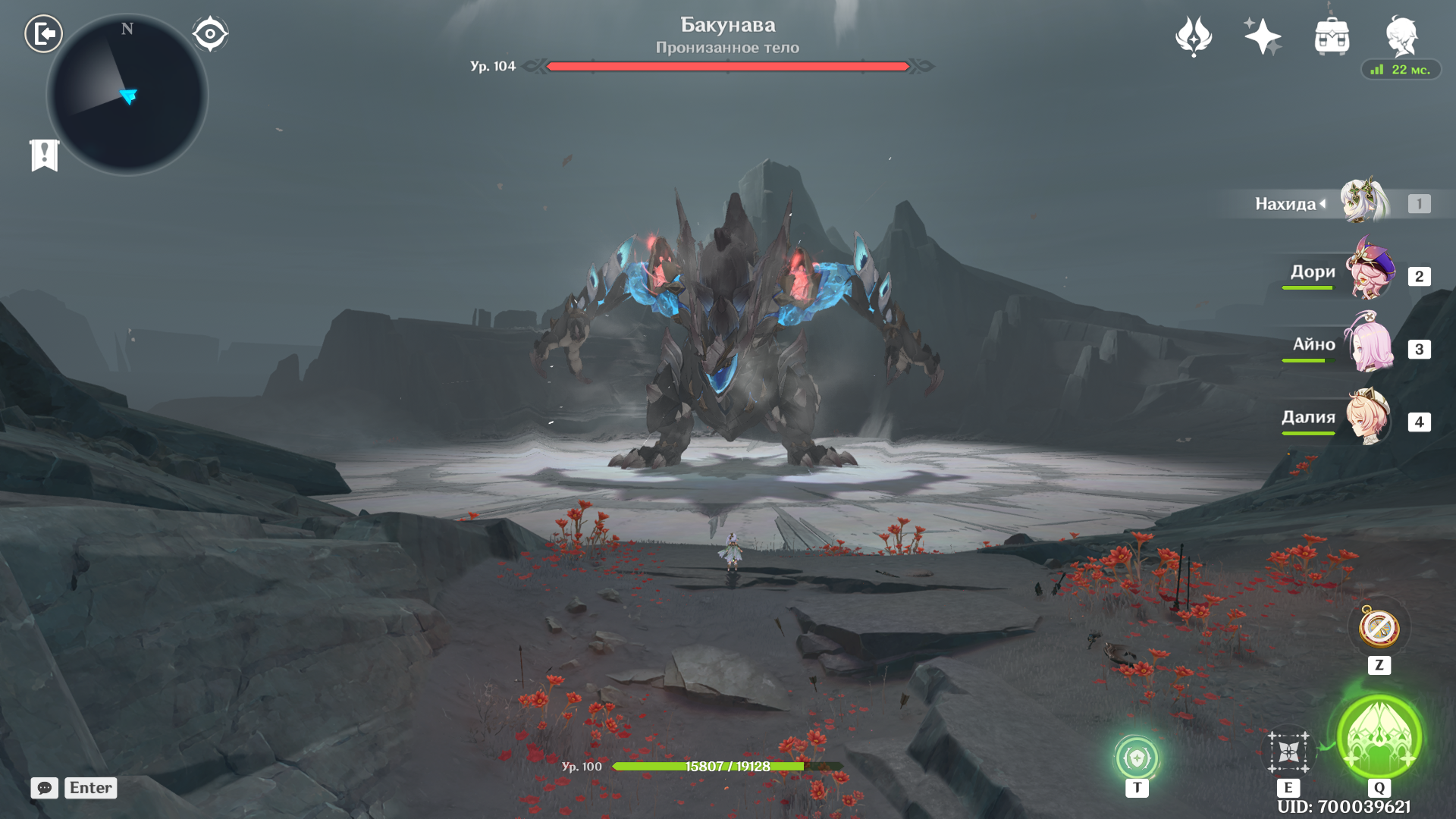This screenshot has height=819, width=1456.
Task: Open the winged emblem icon menu
Action: point(1194,36)
